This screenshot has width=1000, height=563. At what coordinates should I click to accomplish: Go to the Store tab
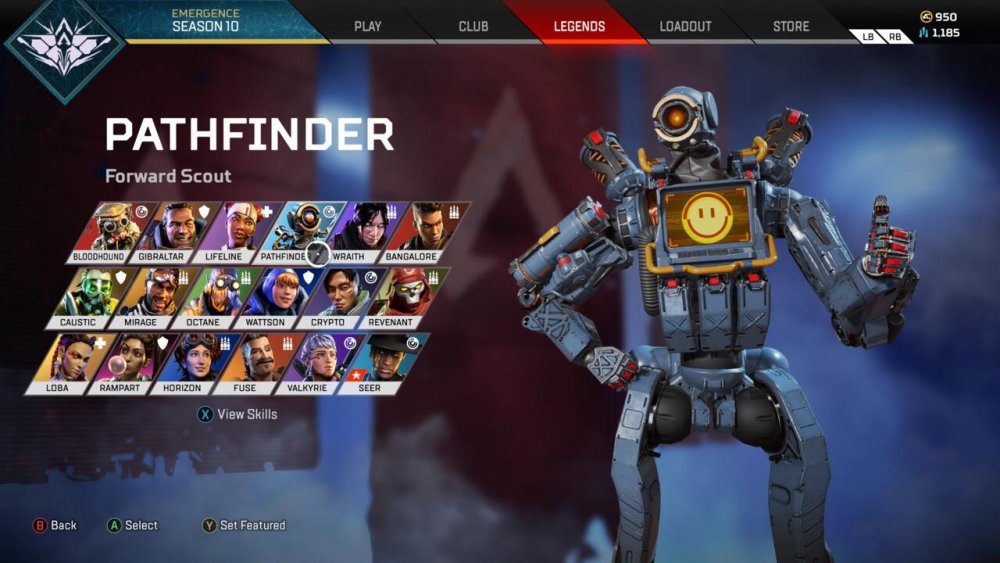click(x=791, y=26)
